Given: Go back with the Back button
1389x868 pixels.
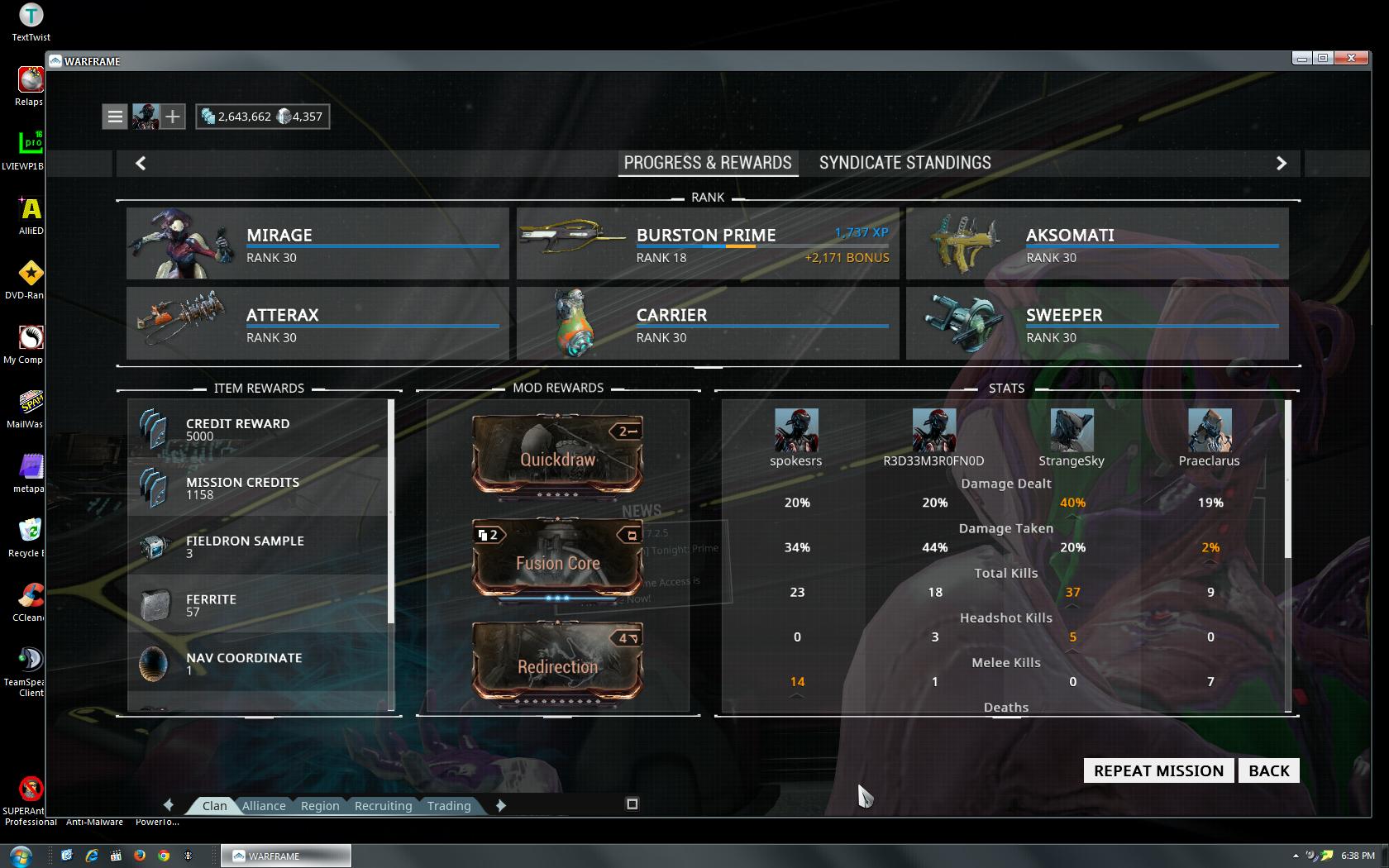Looking at the screenshot, I should [x=1268, y=770].
